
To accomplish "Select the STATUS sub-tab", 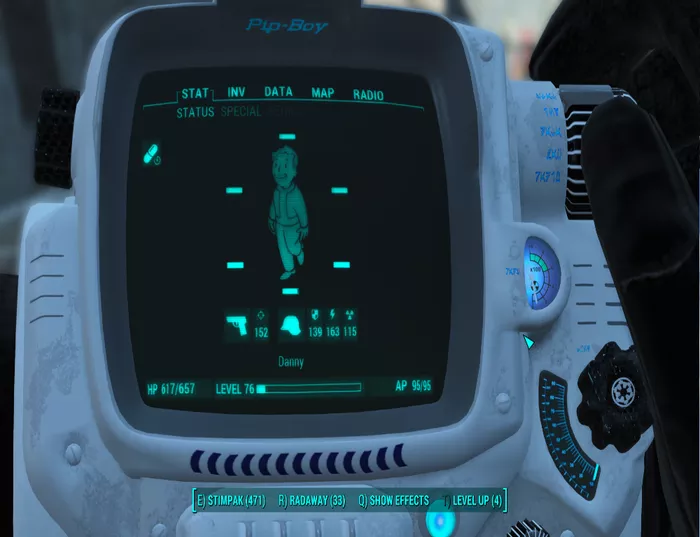I will coord(195,113).
